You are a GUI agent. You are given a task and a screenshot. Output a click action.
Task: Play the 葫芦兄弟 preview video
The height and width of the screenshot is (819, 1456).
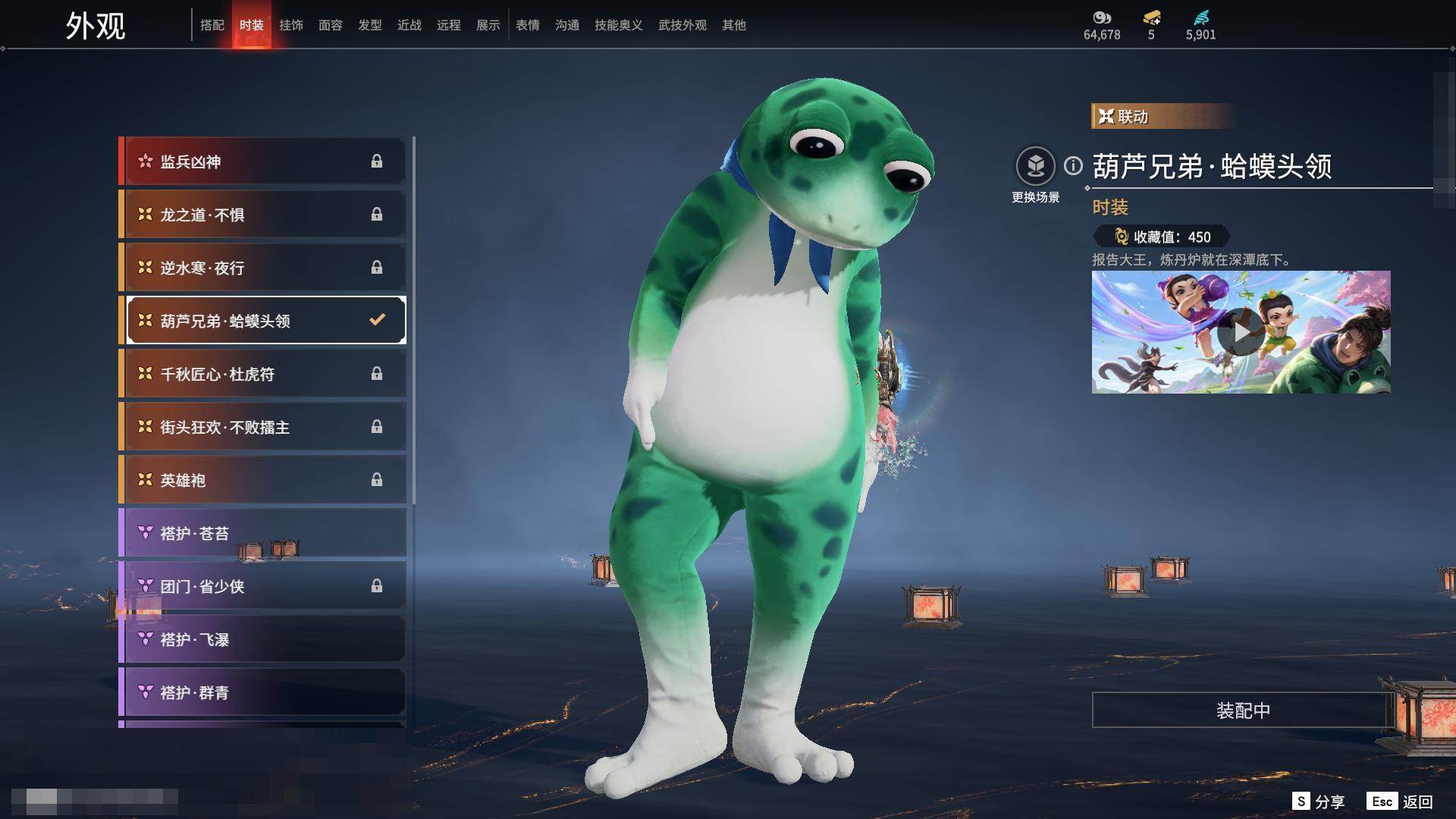point(1241,332)
